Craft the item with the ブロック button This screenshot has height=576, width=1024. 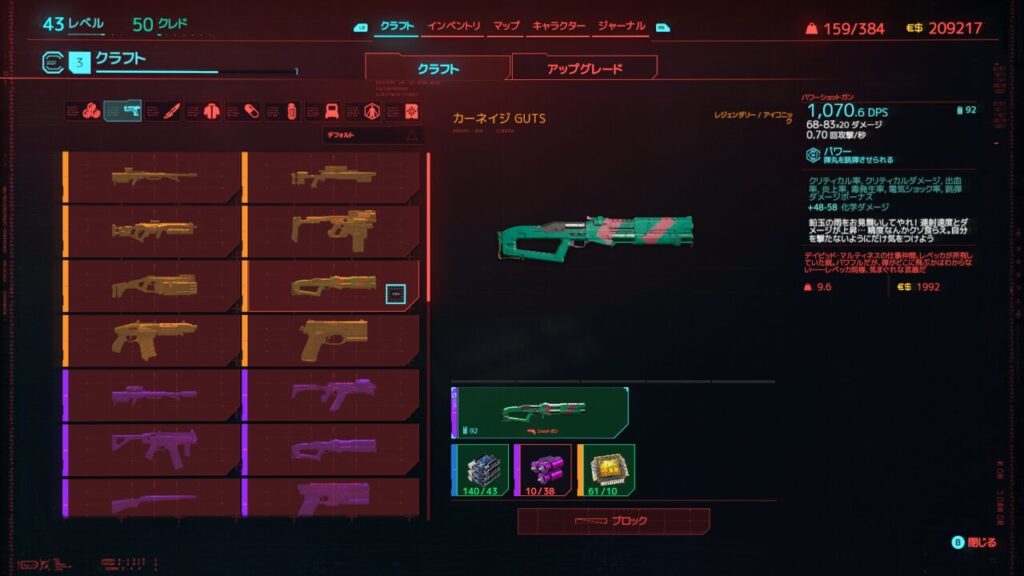[613, 521]
